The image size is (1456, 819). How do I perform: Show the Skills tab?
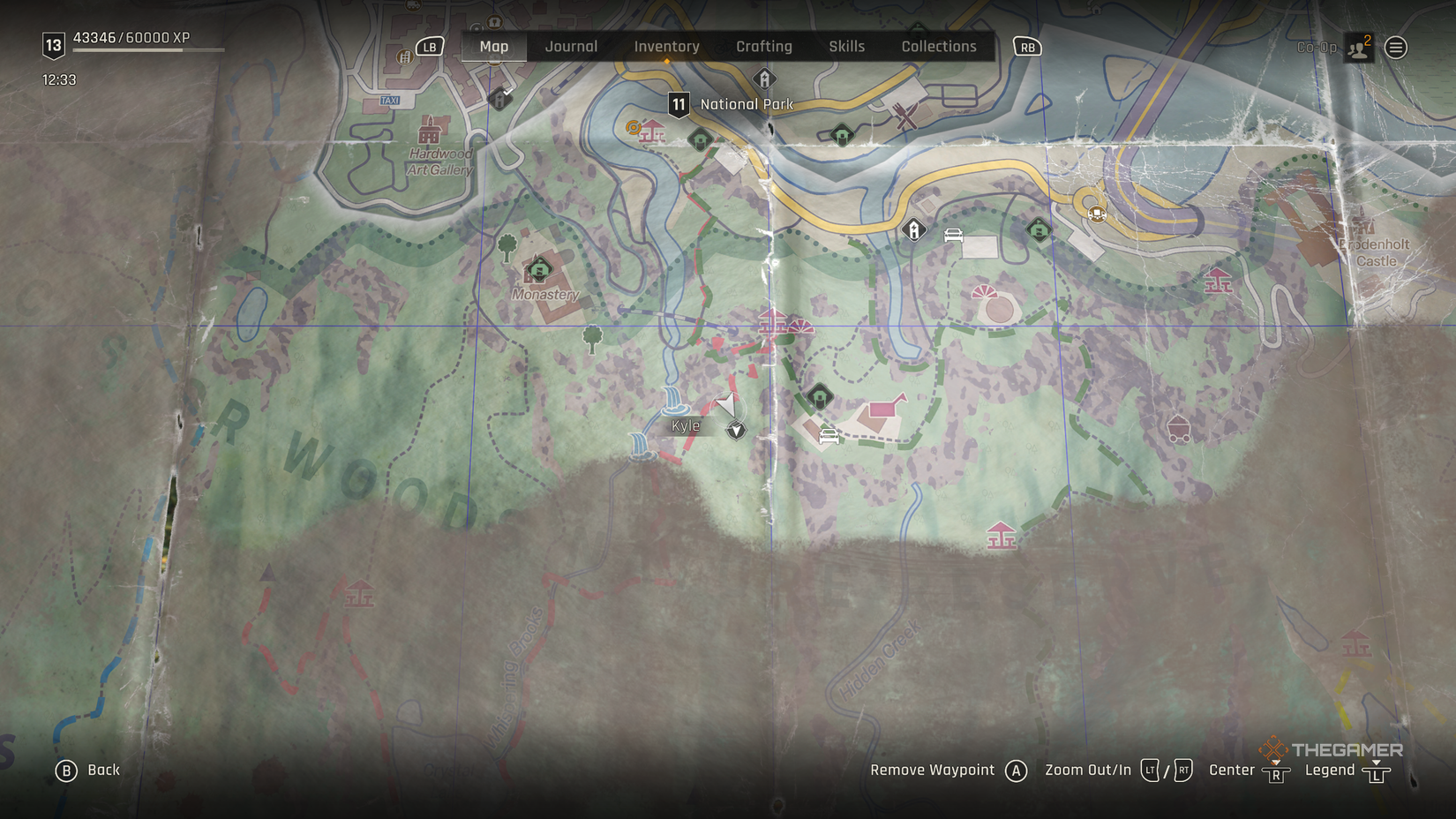point(846,47)
